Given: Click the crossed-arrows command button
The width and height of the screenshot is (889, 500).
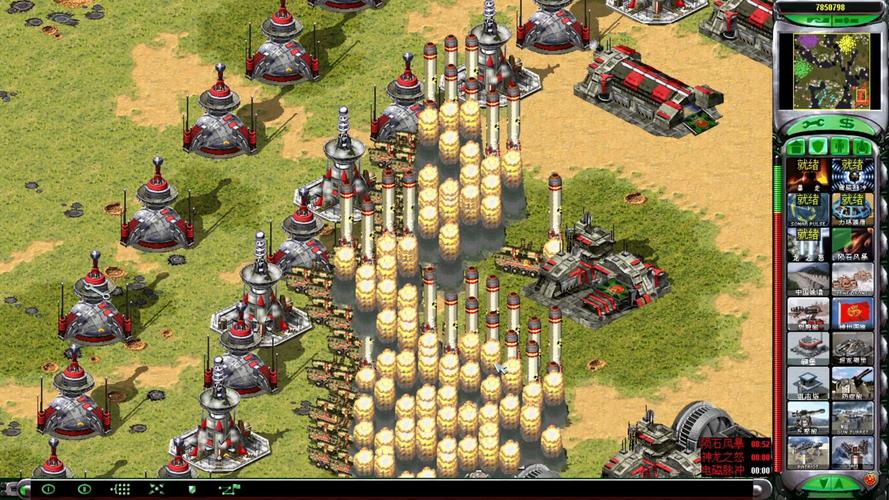Looking at the screenshot, I should pos(157,489).
